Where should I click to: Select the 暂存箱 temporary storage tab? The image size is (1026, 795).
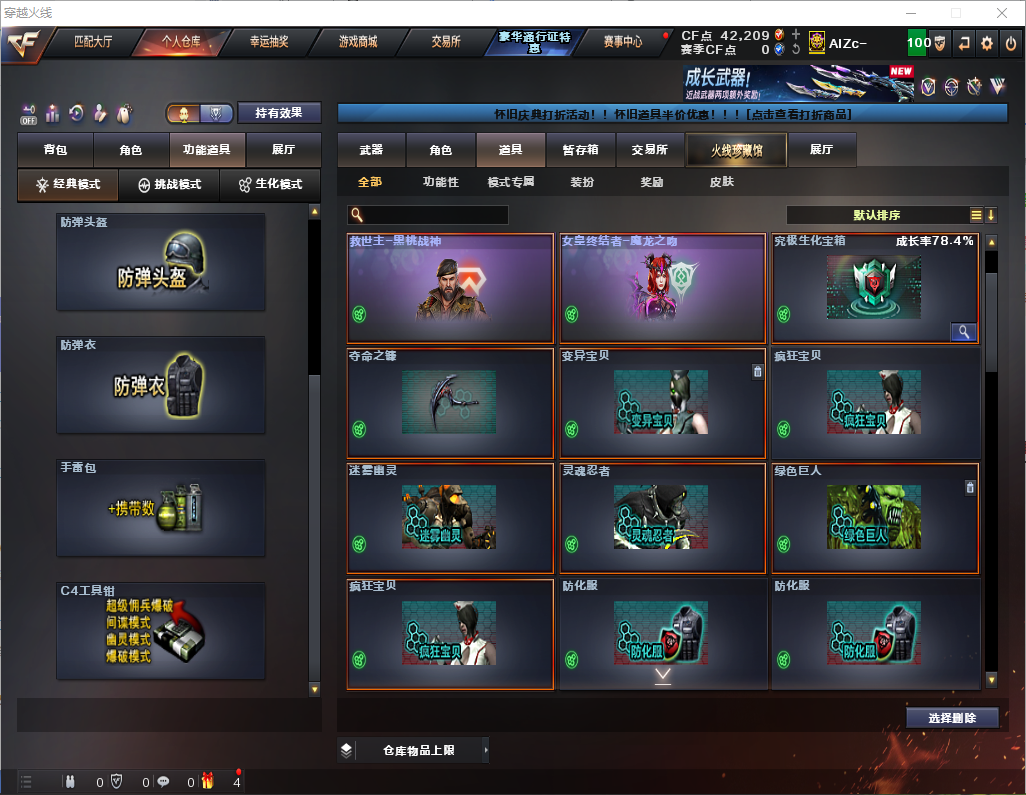pos(580,150)
